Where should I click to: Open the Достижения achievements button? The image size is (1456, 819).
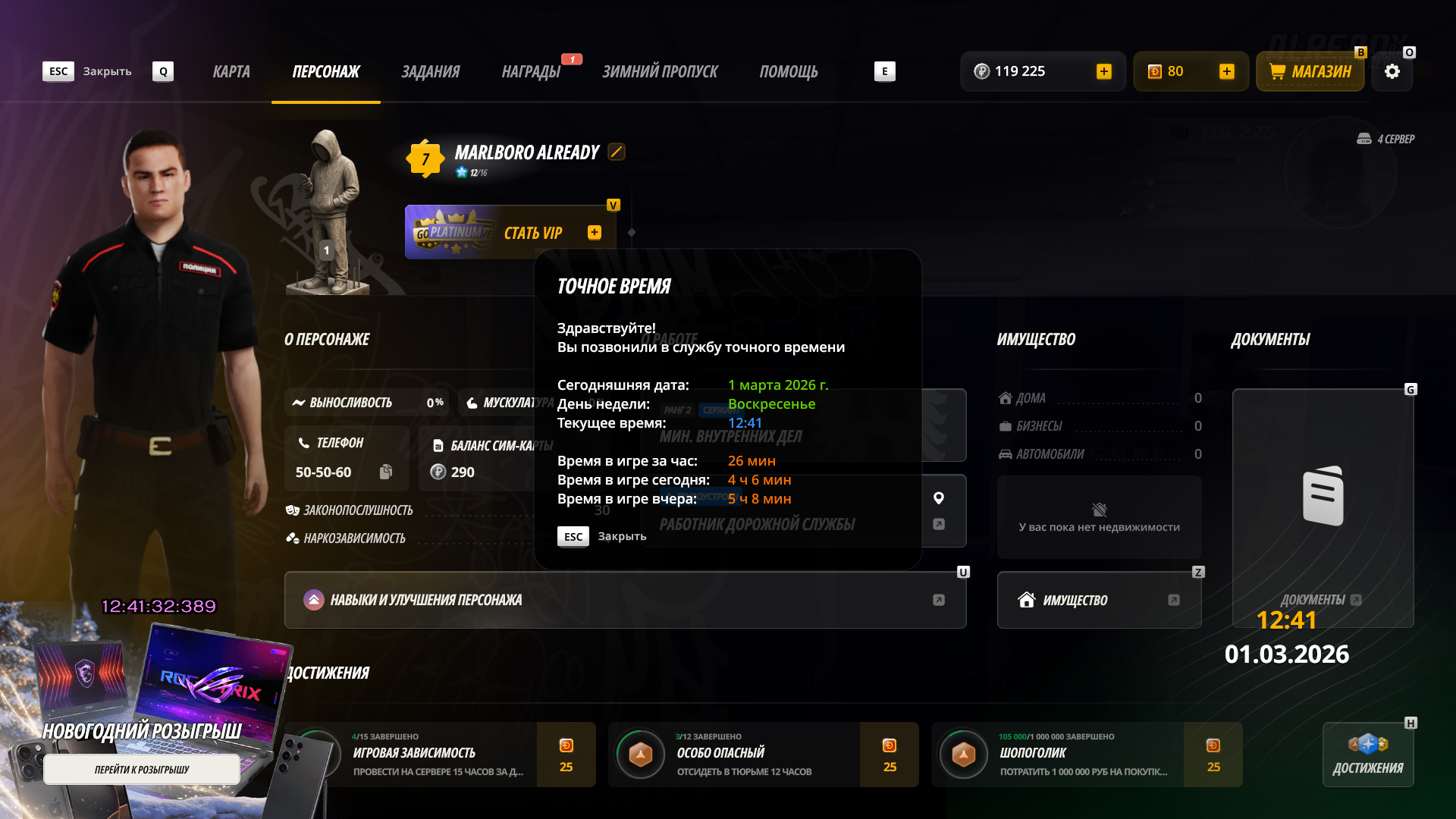(1368, 755)
